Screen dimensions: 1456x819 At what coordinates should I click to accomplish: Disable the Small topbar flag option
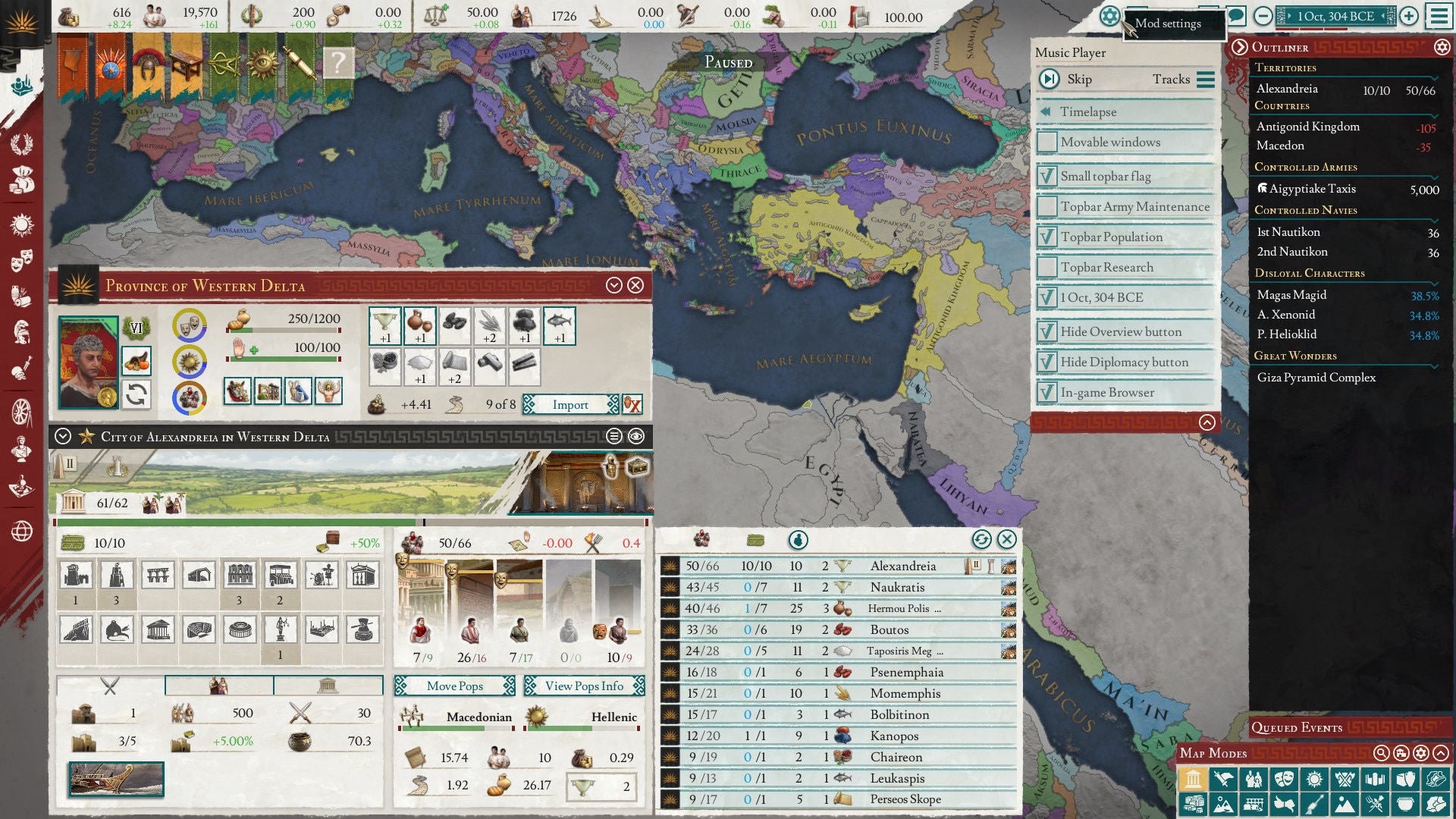pos(1047,176)
